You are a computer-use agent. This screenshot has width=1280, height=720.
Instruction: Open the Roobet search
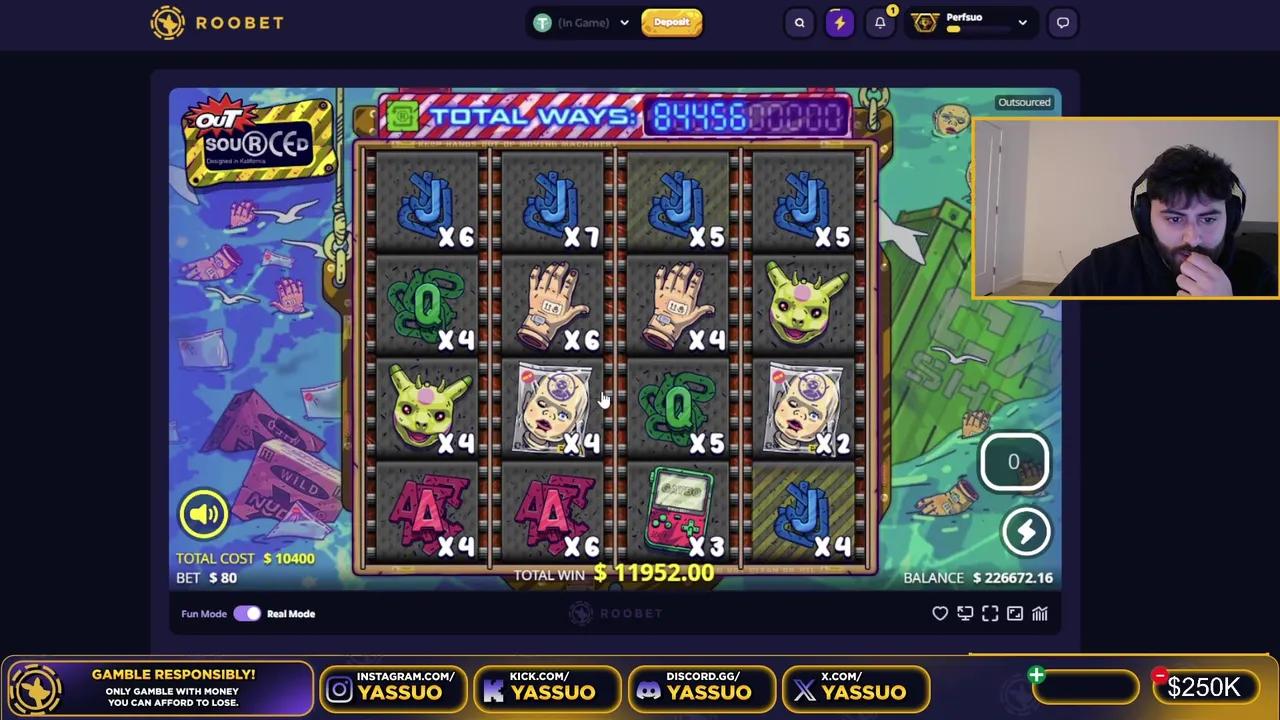pyautogui.click(x=799, y=22)
